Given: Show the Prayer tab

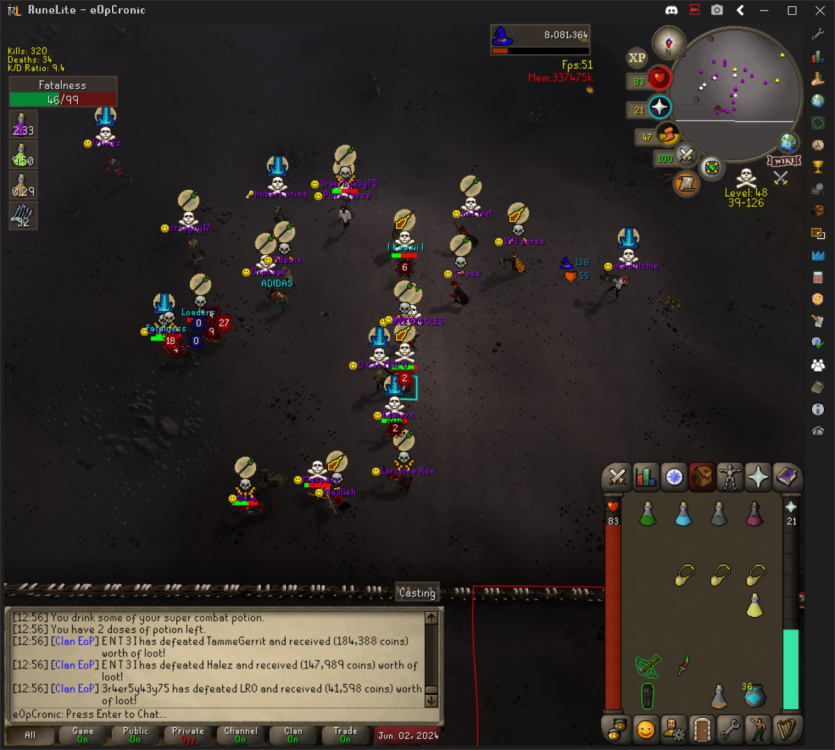Looking at the screenshot, I should coord(759,477).
